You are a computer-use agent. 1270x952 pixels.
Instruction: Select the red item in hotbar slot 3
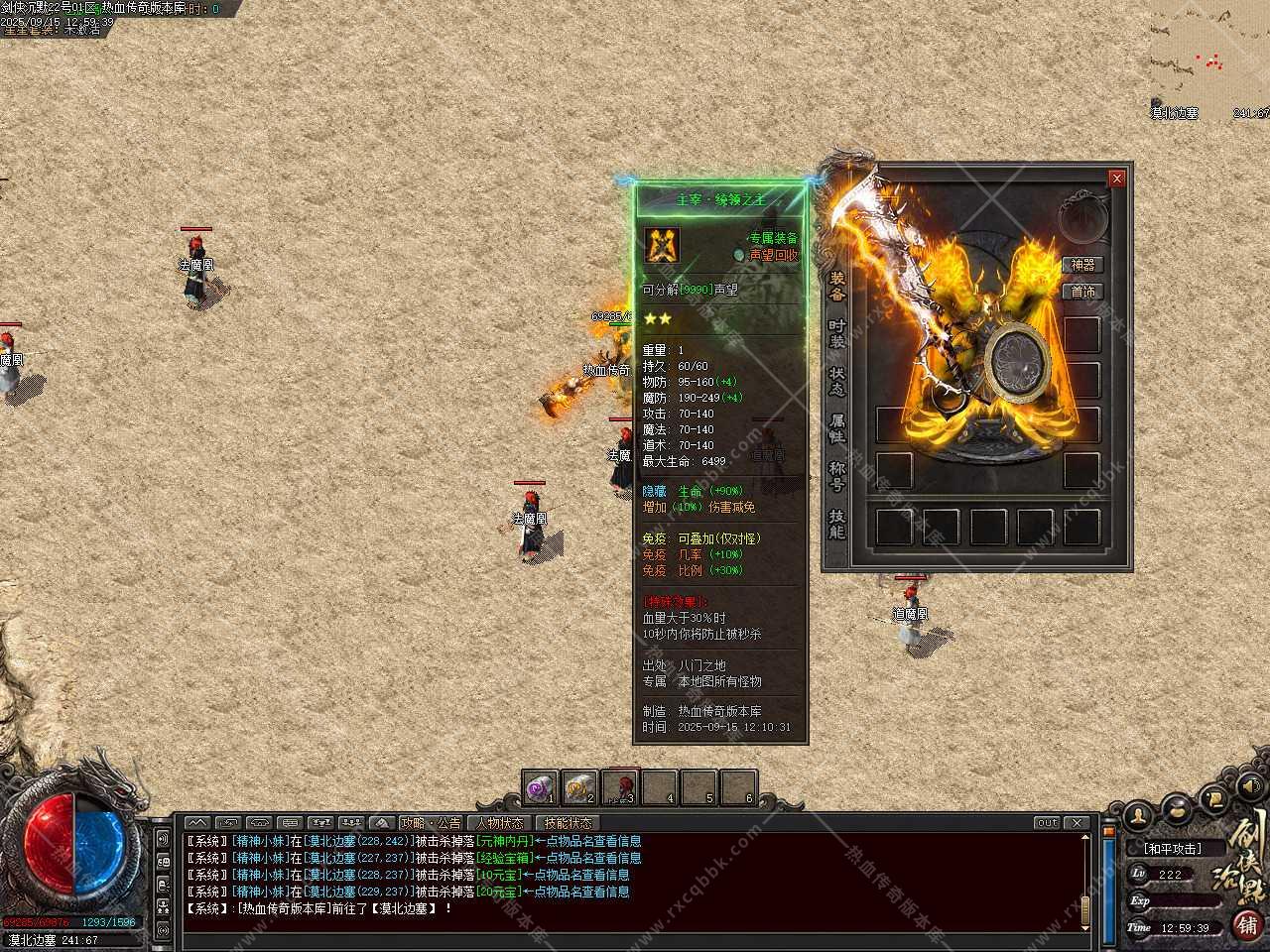(x=619, y=787)
